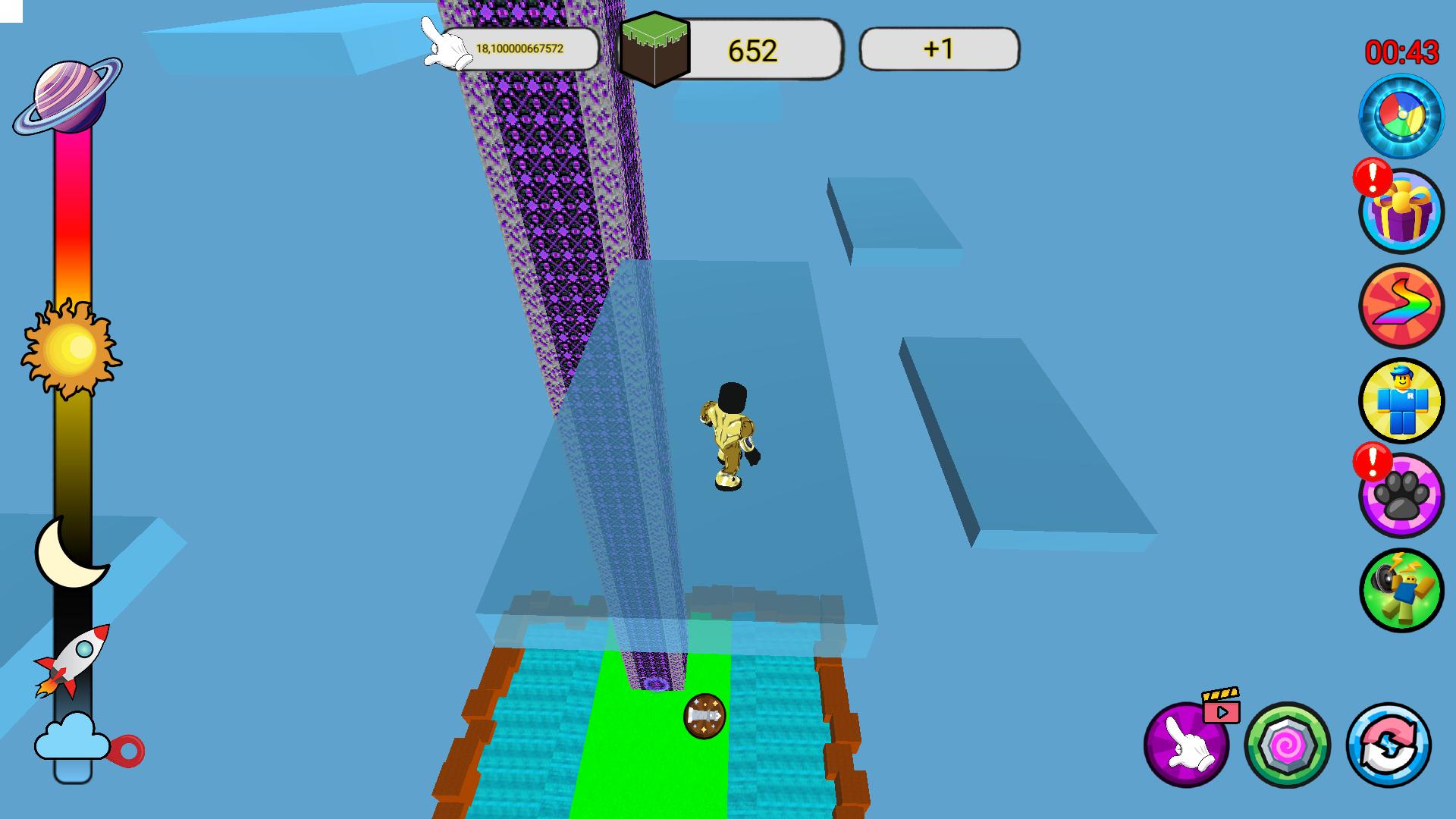Open the pets menu via paw icon
The width and height of the screenshot is (1456, 819).
[1402, 493]
